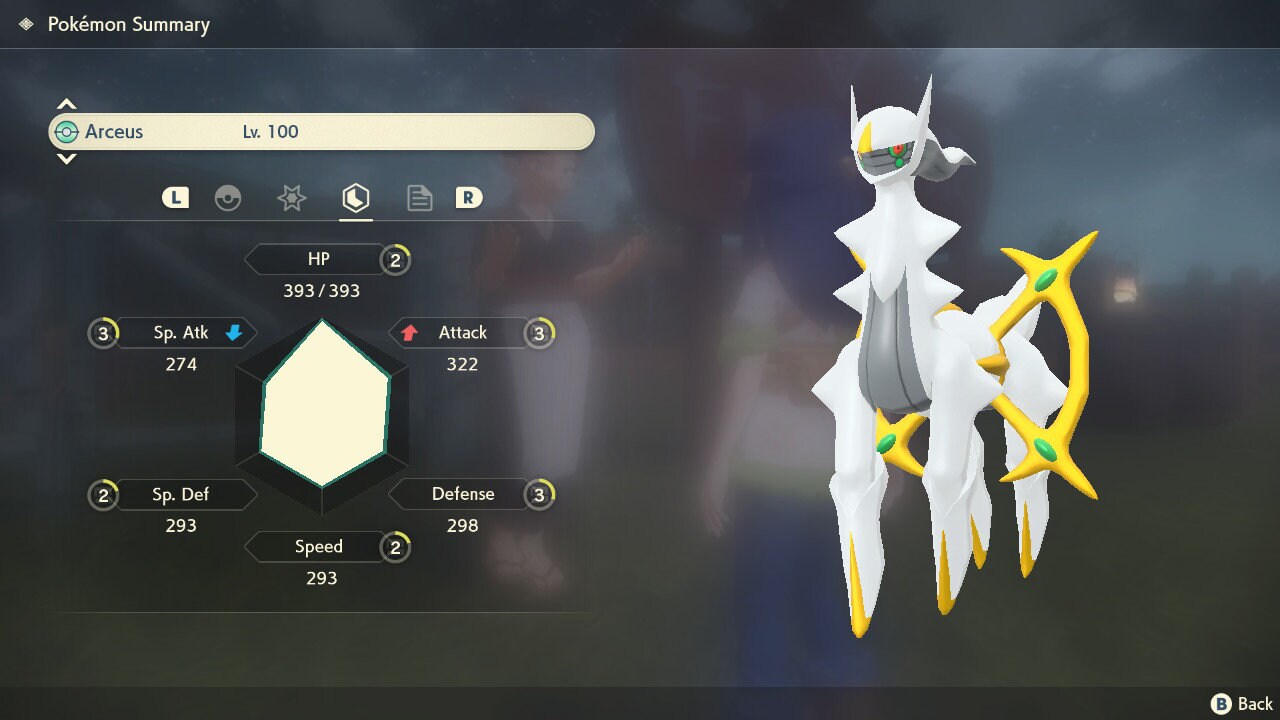Select the Arceus Lv. 100 name bar

[321, 132]
